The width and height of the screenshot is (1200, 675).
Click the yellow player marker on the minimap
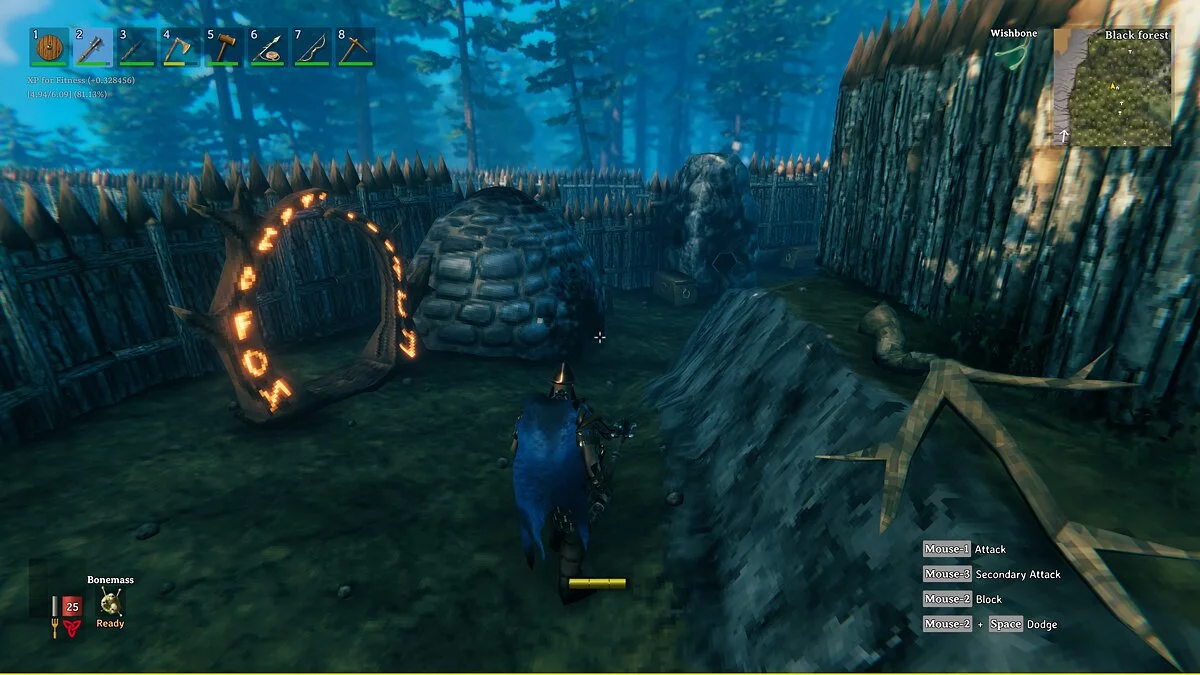point(1114,86)
